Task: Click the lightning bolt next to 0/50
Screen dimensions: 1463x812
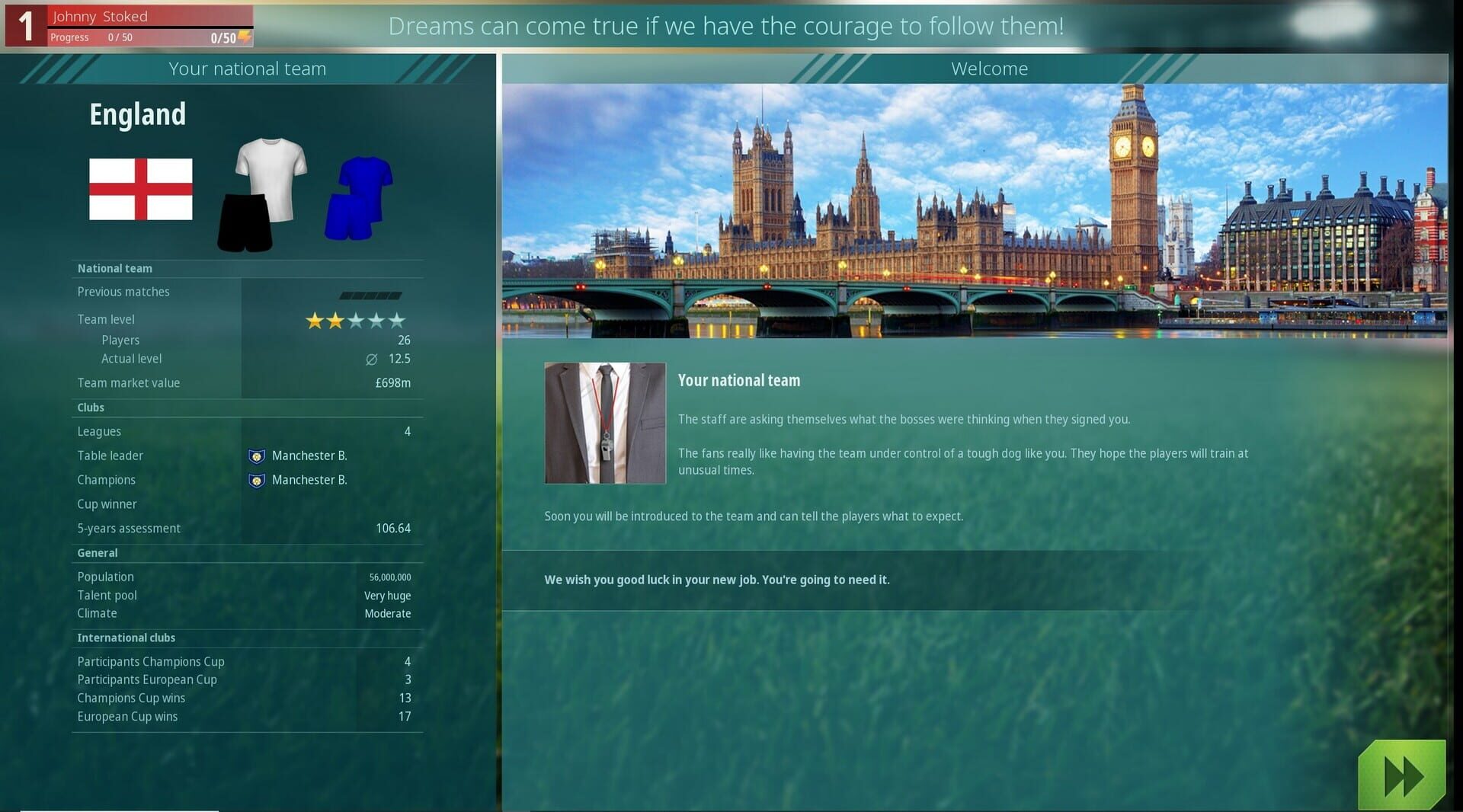Action: pos(242,38)
